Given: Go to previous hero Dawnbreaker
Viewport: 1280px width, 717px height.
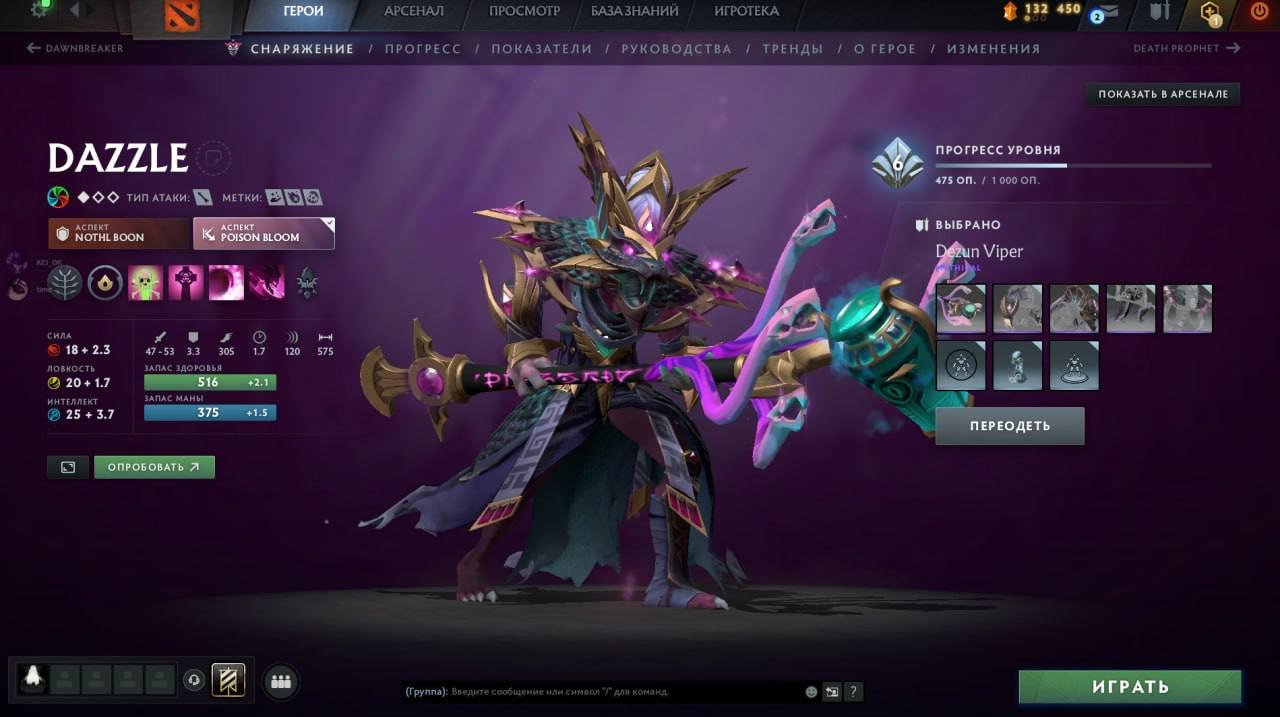Looking at the screenshot, I should coord(76,48).
